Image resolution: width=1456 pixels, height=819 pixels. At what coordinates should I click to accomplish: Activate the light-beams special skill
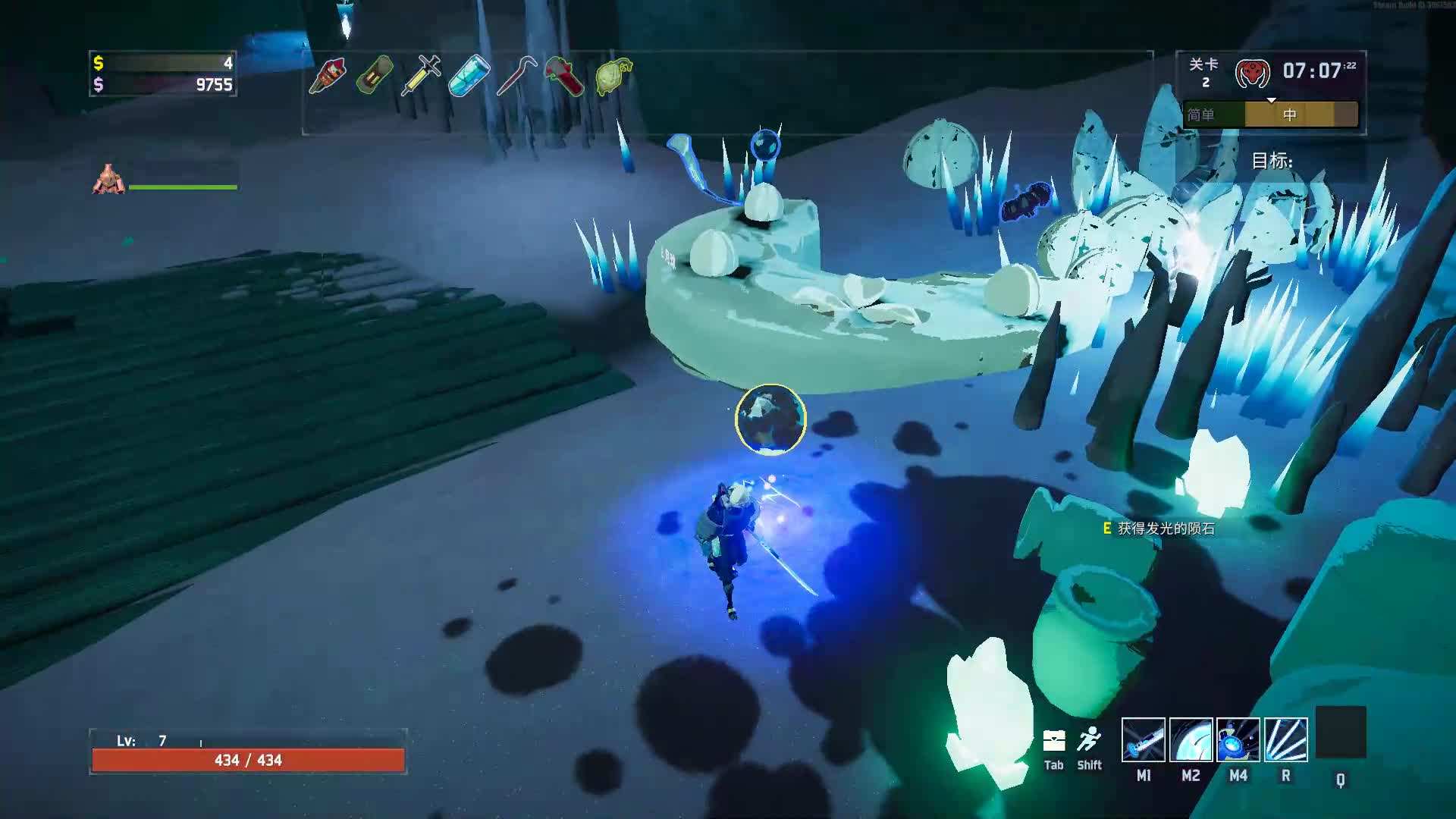(x=1285, y=739)
